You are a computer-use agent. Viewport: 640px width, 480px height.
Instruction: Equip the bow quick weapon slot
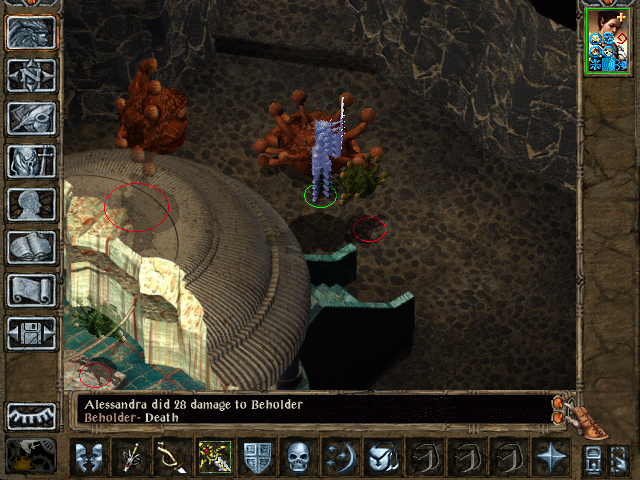[173, 458]
